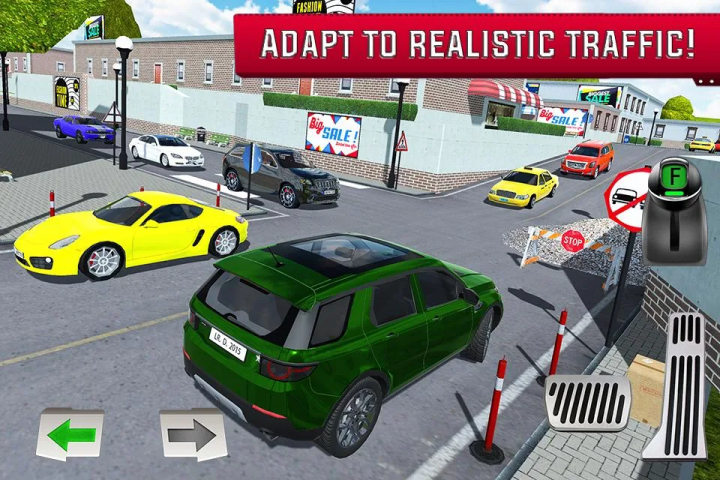
Task: Steer left with the green arrow button
Action: tap(70, 434)
